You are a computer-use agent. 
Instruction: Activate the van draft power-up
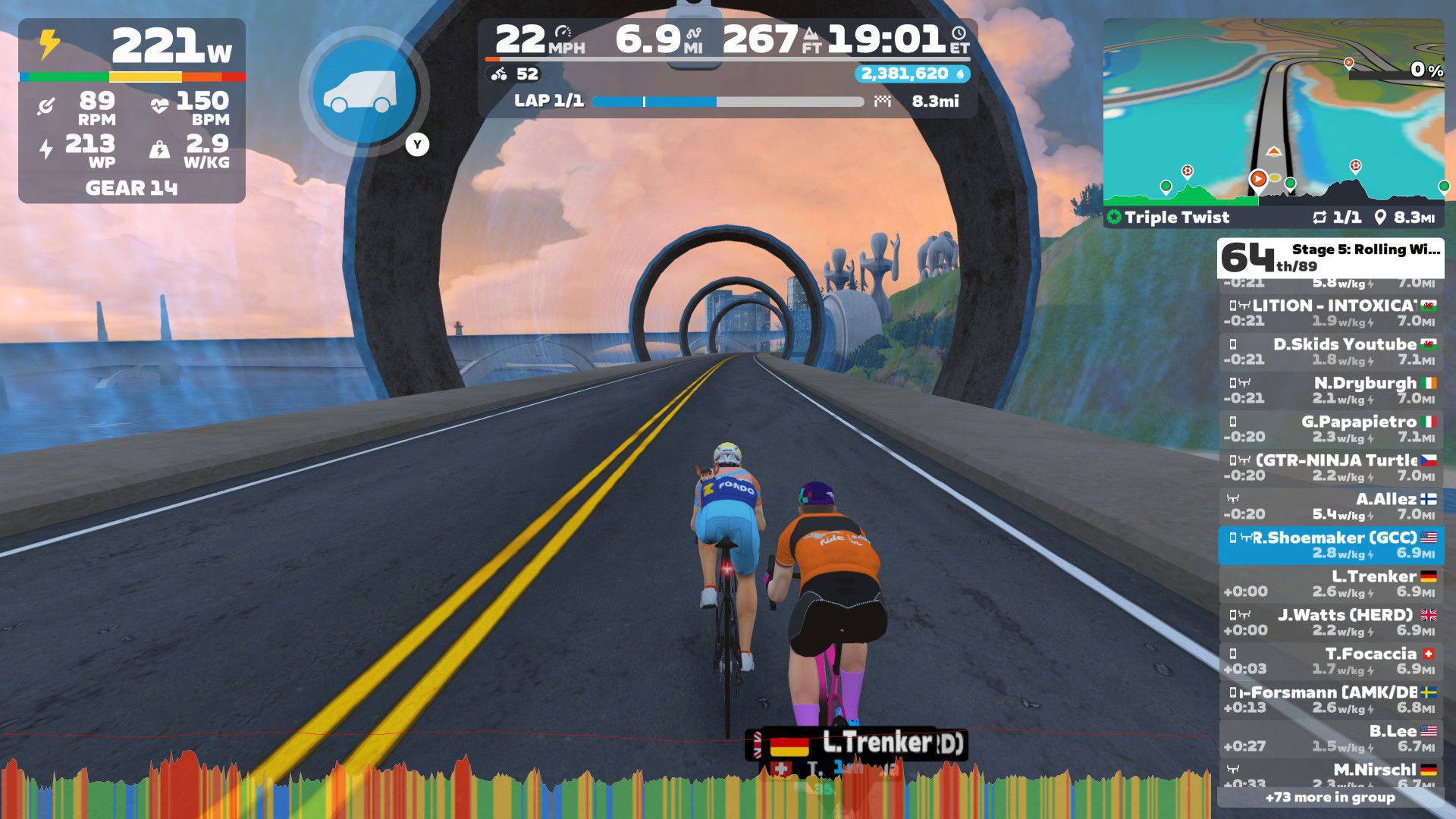tap(364, 93)
